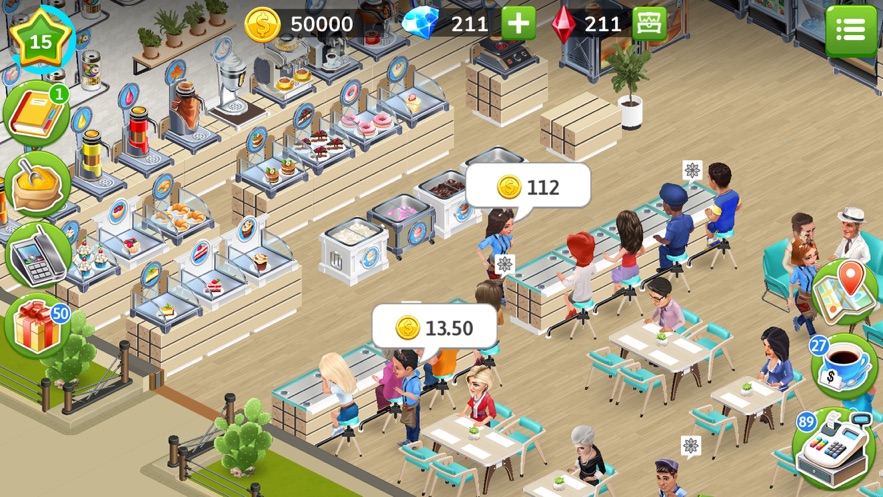The height and width of the screenshot is (497, 883).
Task: Open the recipe book icon
Action: pyautogui.click(x=36, y=116)
